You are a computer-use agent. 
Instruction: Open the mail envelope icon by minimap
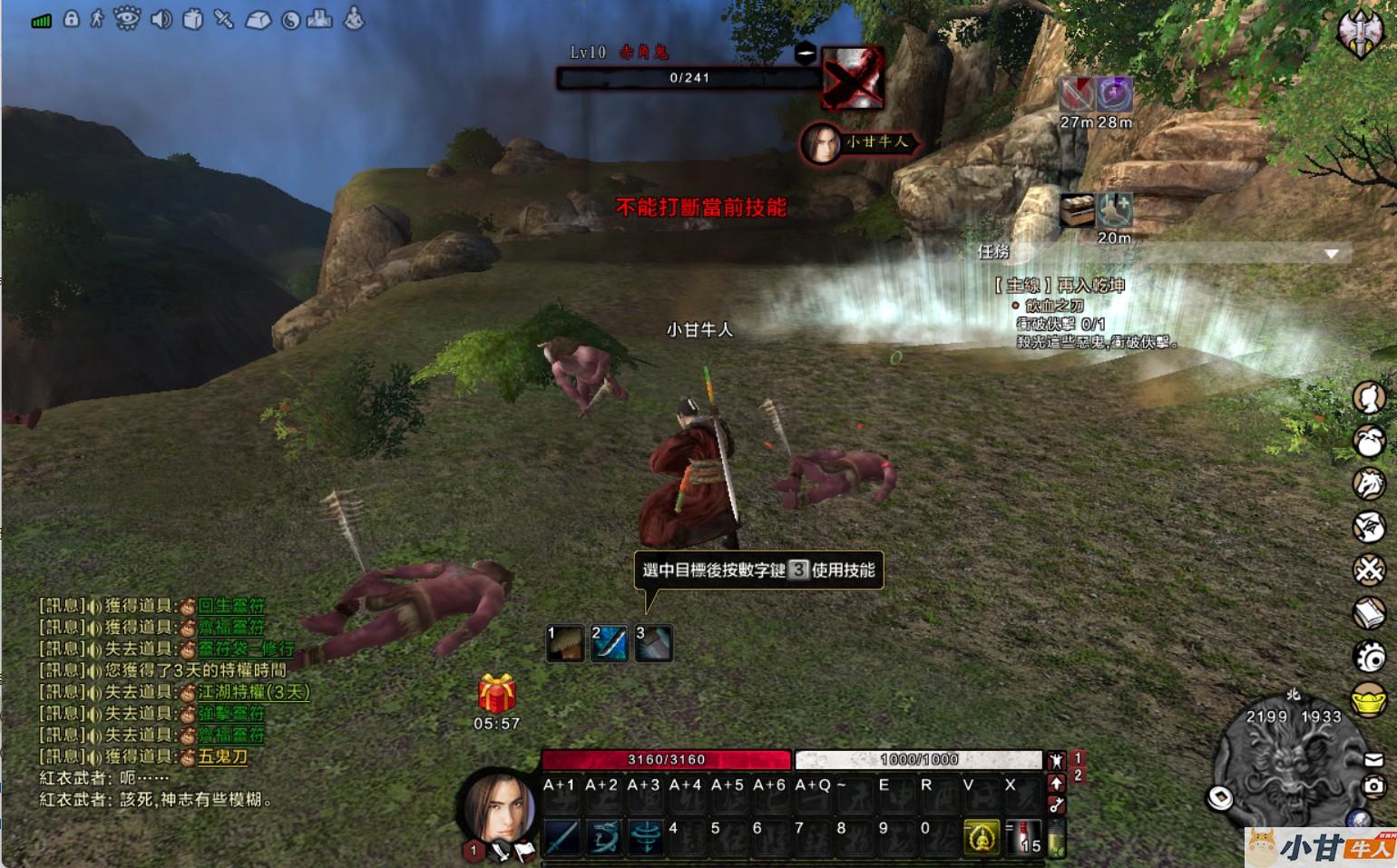pyautogui.click(x=1373, y=760)
